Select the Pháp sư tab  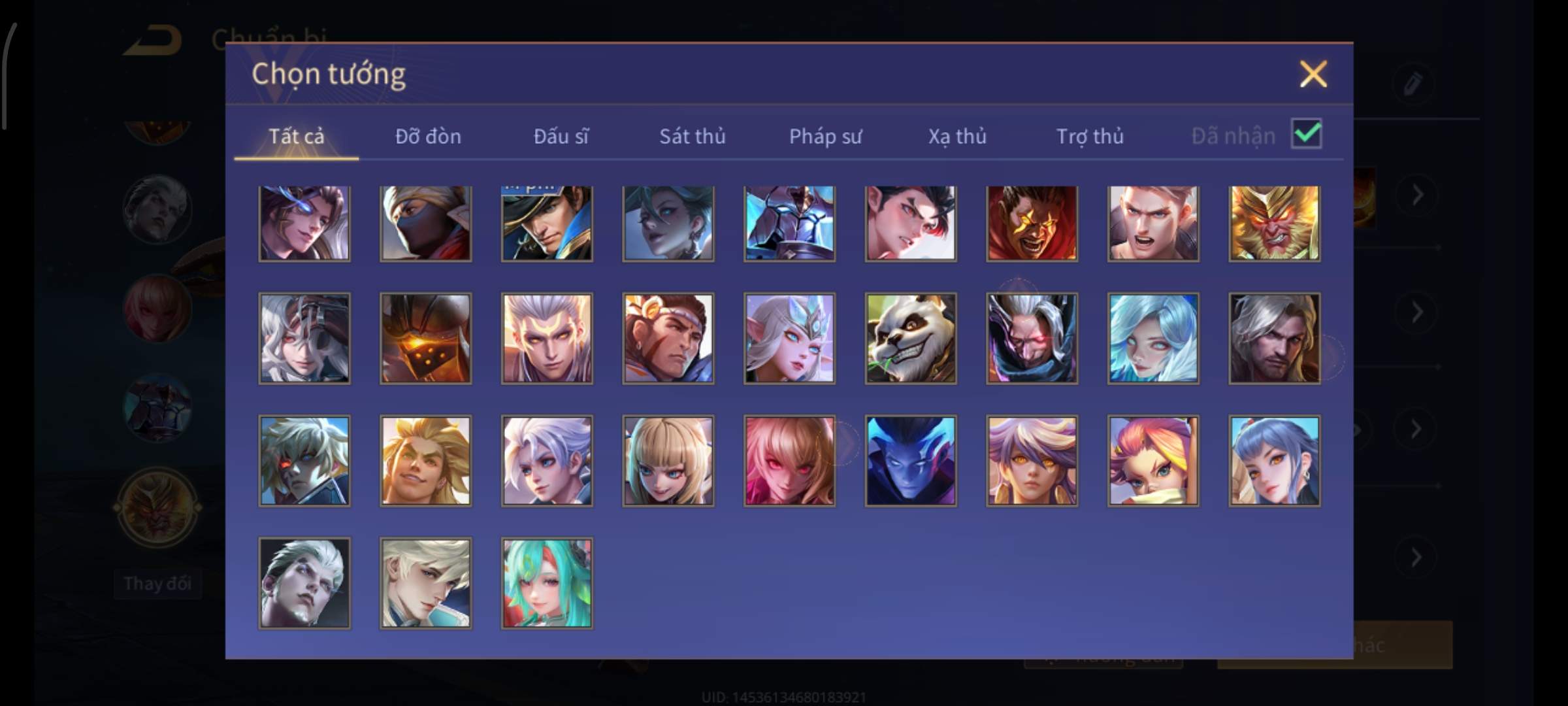(825, 136)
